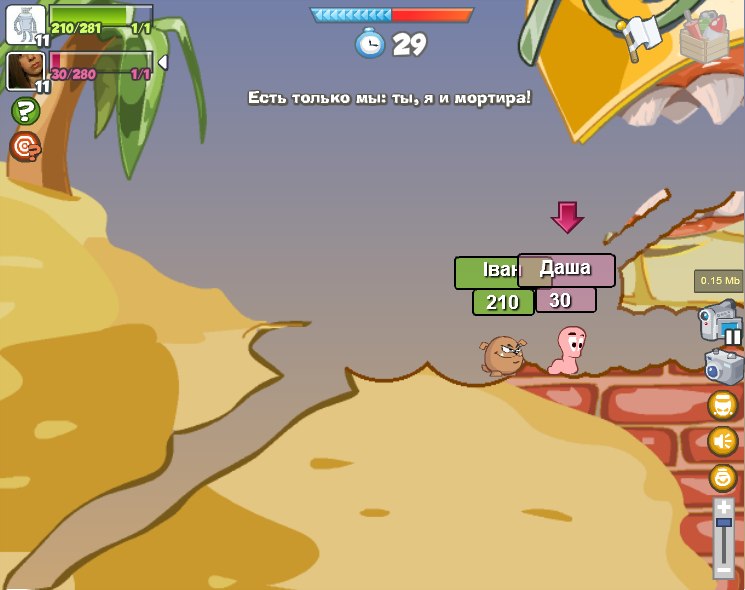
Task: Click the gold face icon below speaker
Action: [723, 477]
